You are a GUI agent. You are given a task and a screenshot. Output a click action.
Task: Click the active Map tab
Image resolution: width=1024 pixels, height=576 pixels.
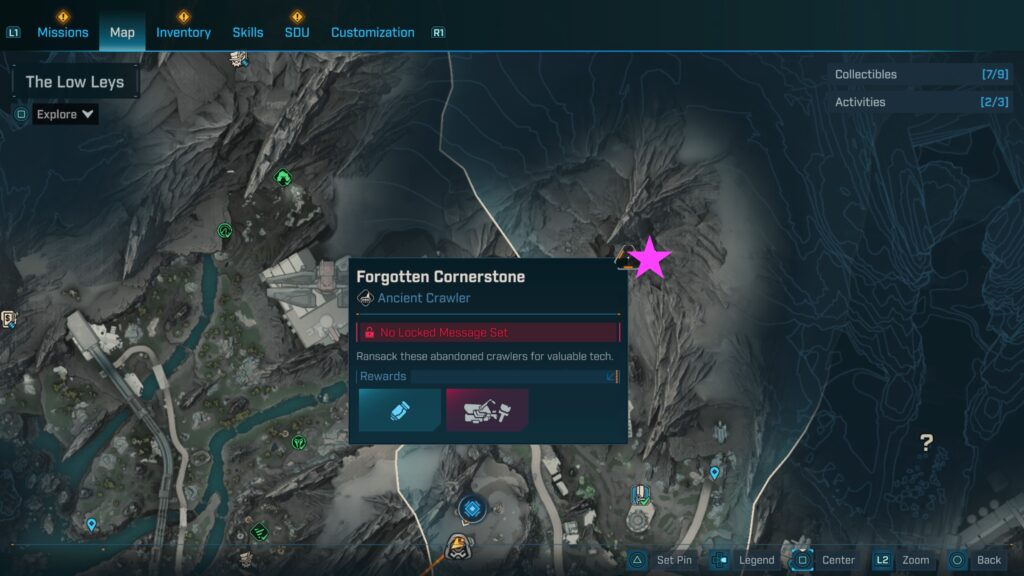click(x=122, y=32)
